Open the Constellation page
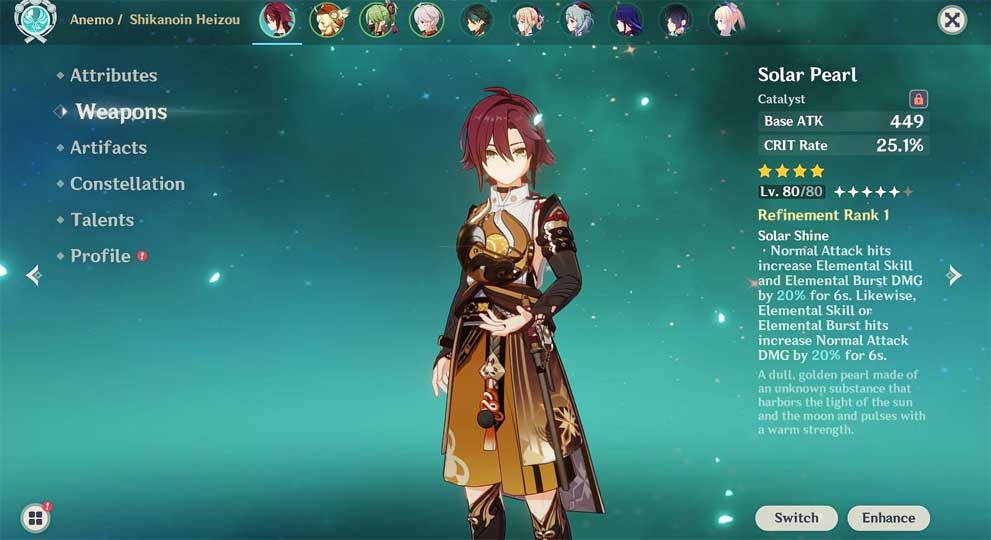 pyautogui.click(x=127, y=184)
